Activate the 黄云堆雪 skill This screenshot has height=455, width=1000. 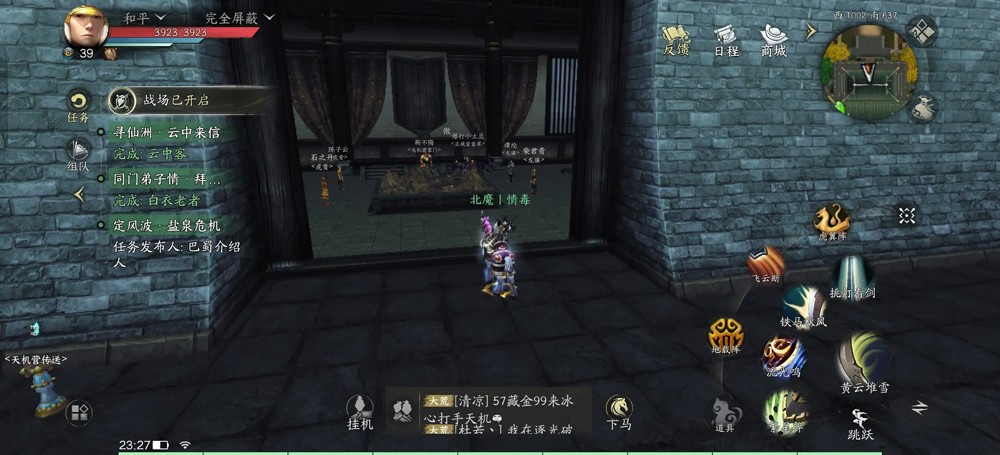pos(864,362)
